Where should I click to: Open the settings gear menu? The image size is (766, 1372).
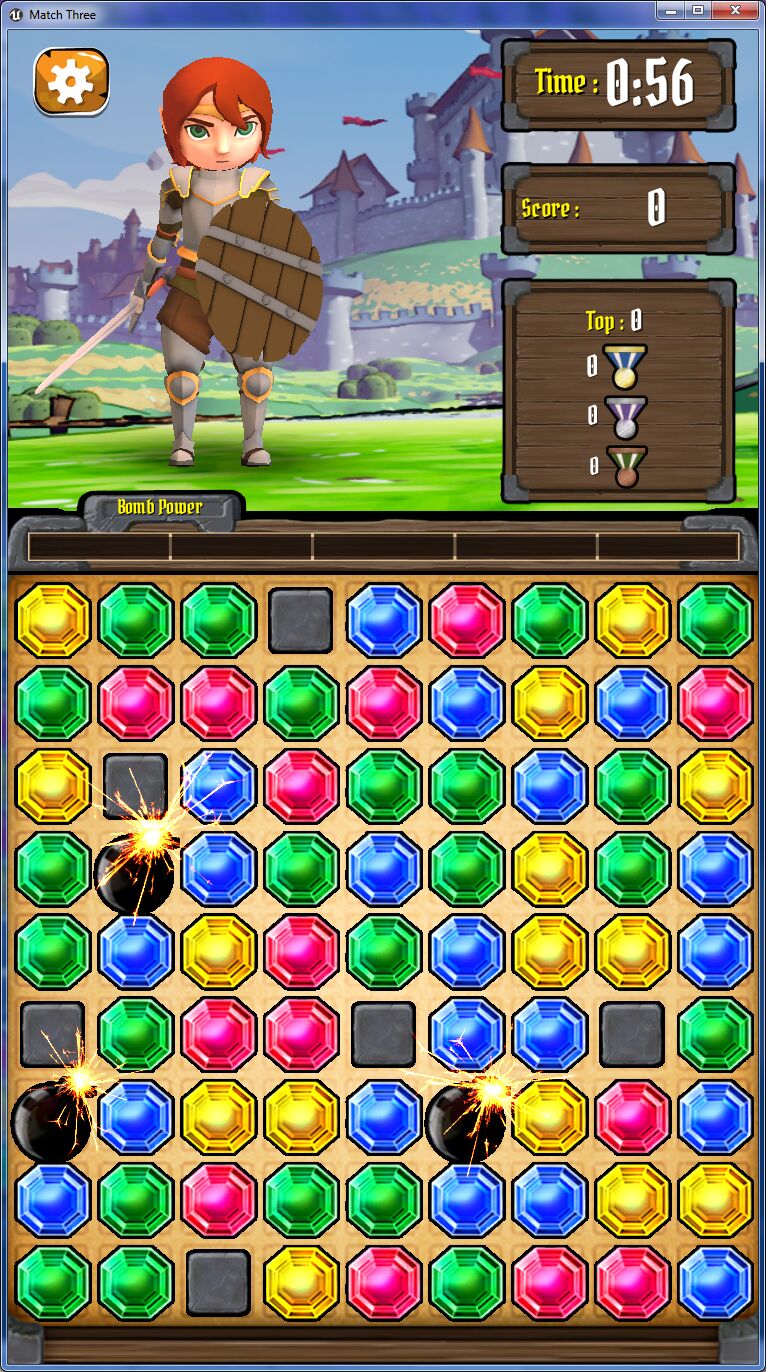71,81
